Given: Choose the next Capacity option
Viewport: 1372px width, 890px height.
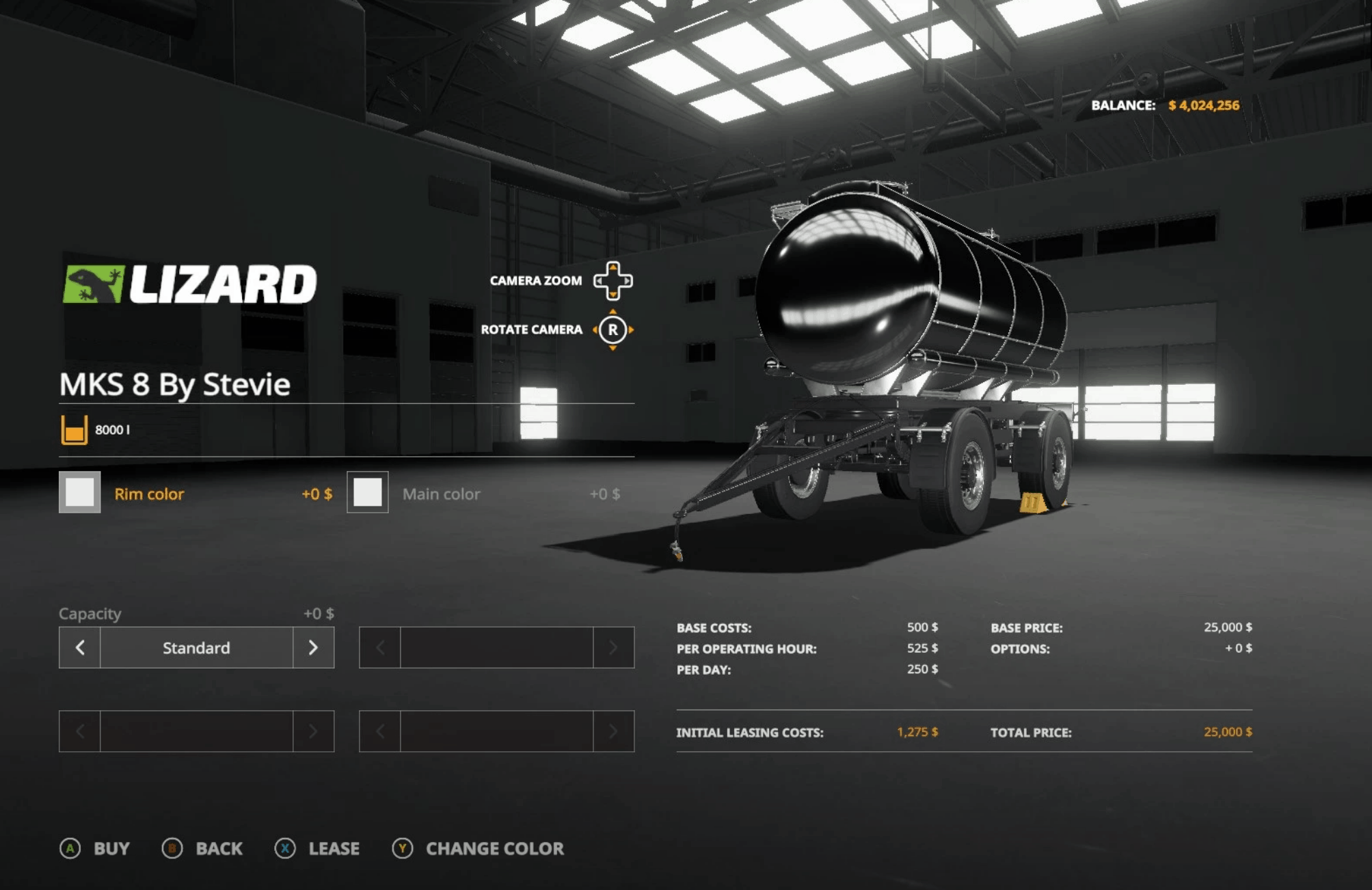Looking at the screenshot, I should tap(313, 647).
